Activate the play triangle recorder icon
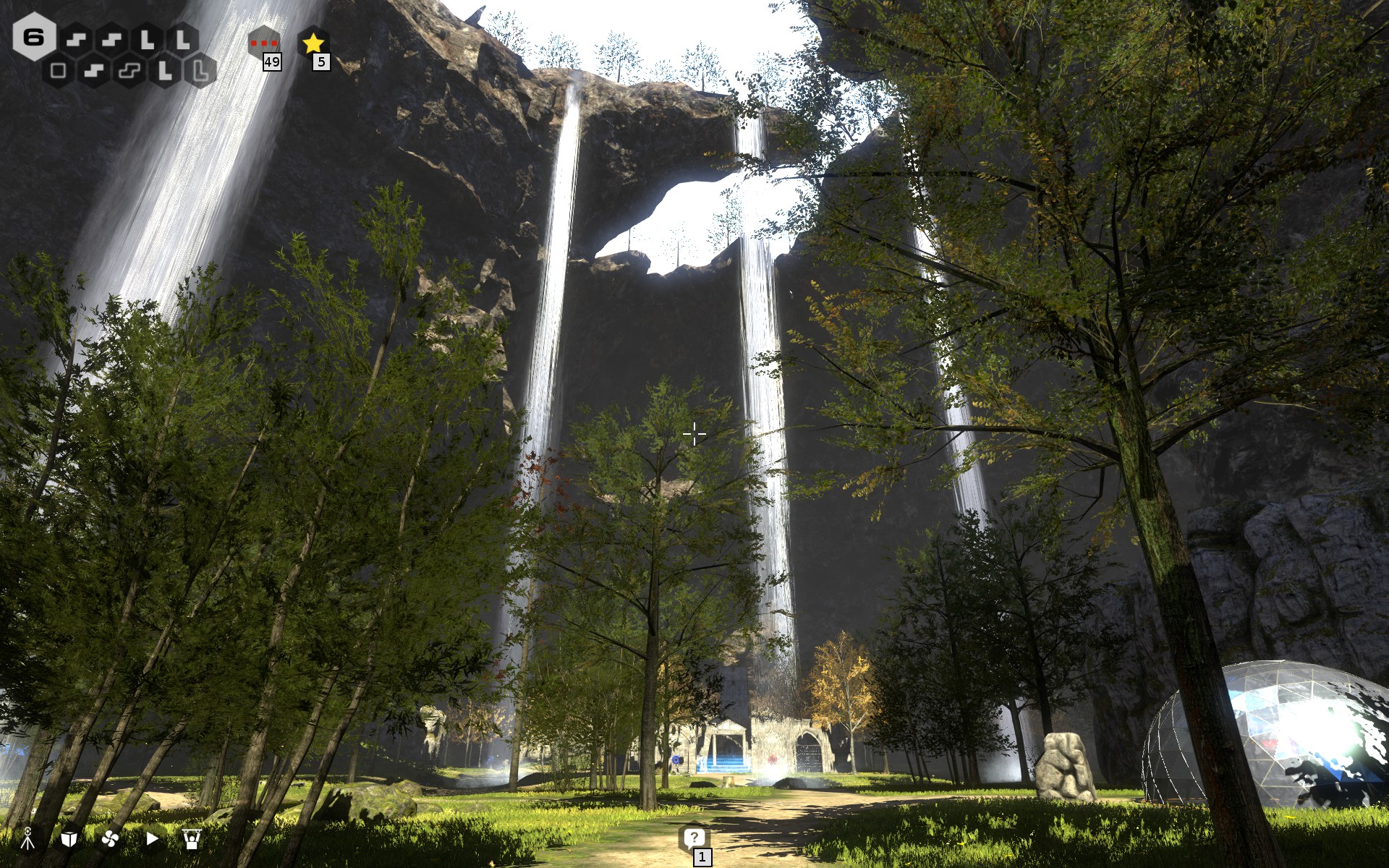Viewport: 1389px width, 868px height. (152, 838)
